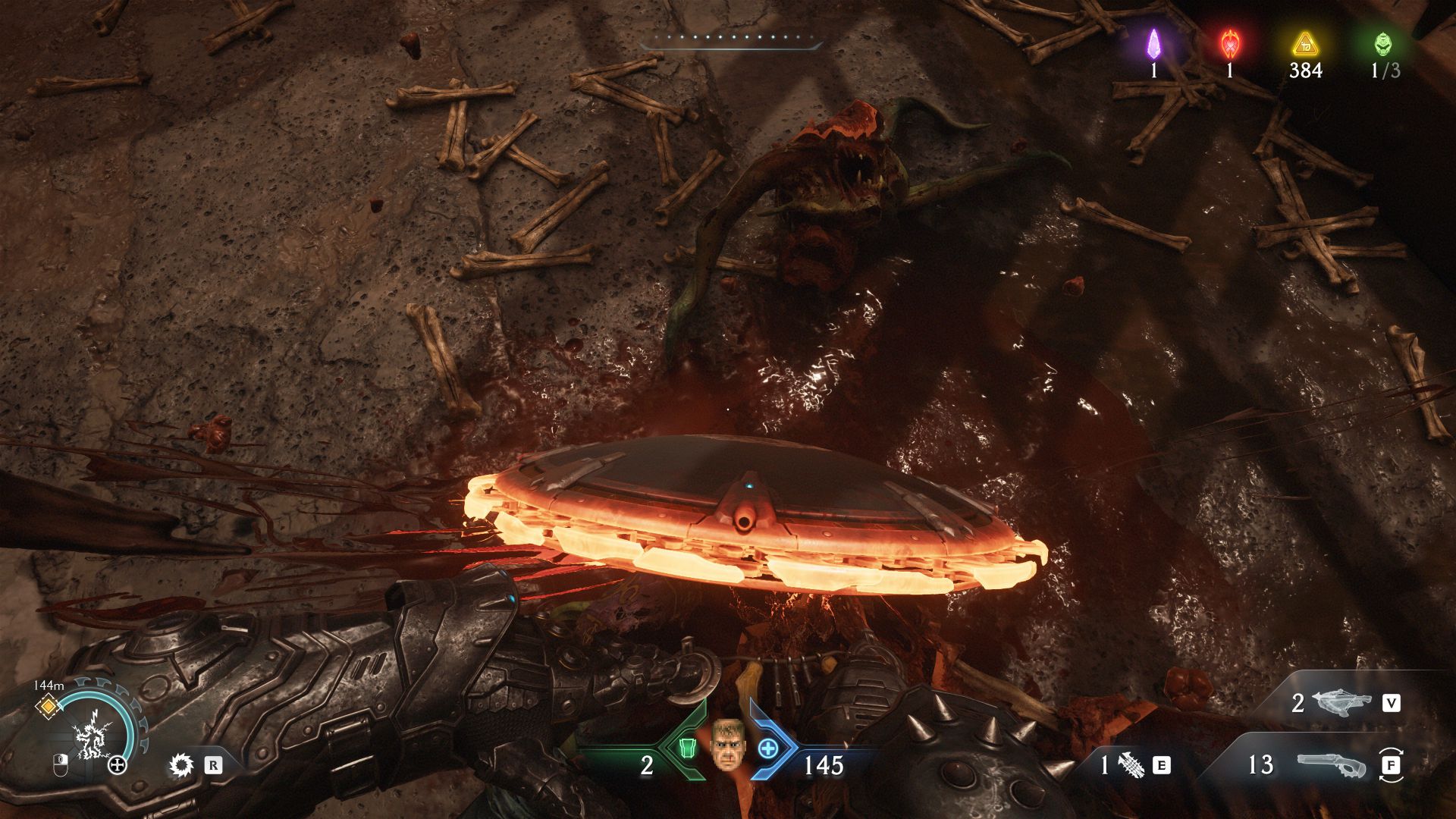
Task: Click the compass bar at top
Action: (731, 44)
